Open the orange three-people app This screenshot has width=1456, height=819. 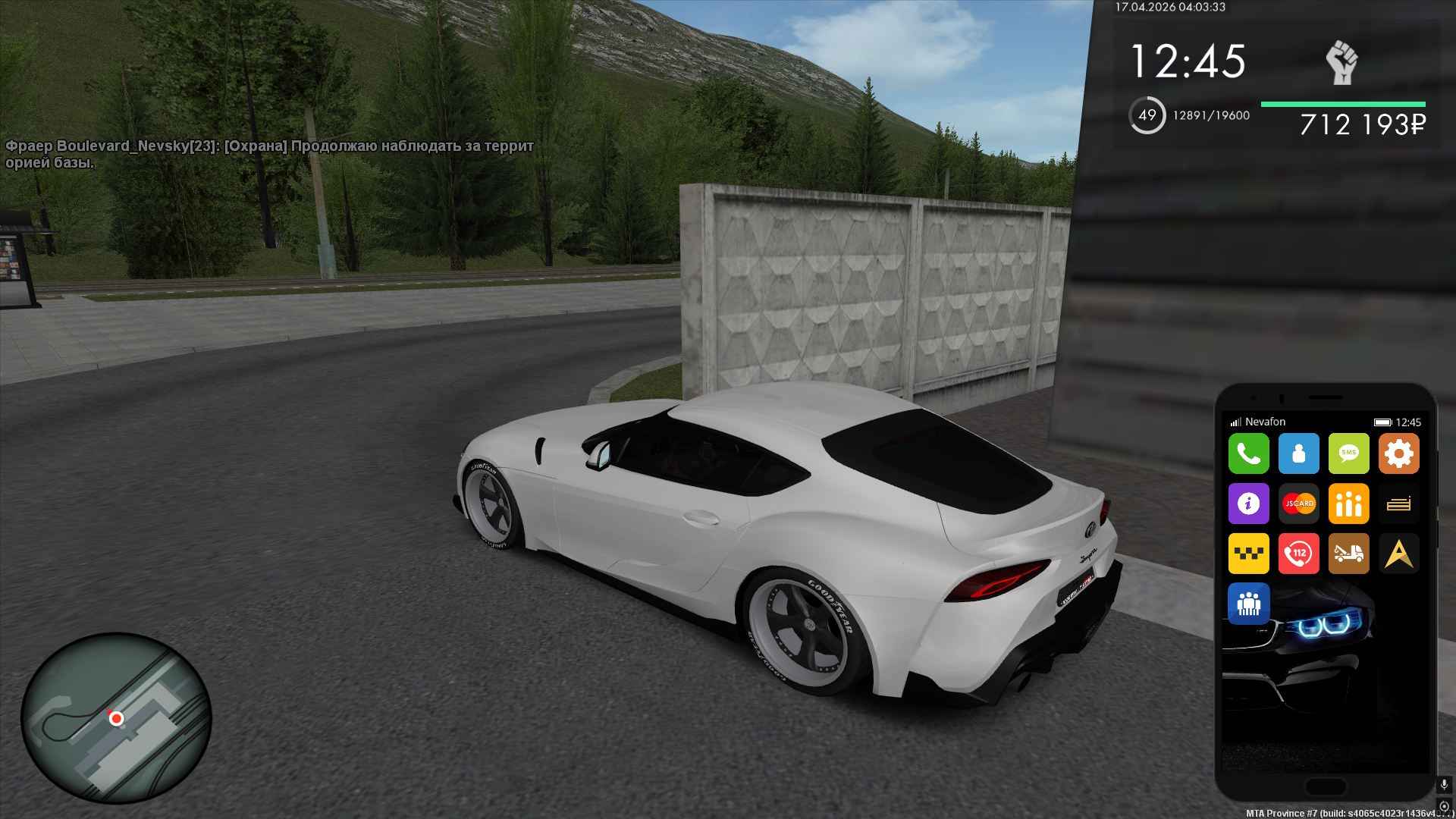click(1348, 504)
